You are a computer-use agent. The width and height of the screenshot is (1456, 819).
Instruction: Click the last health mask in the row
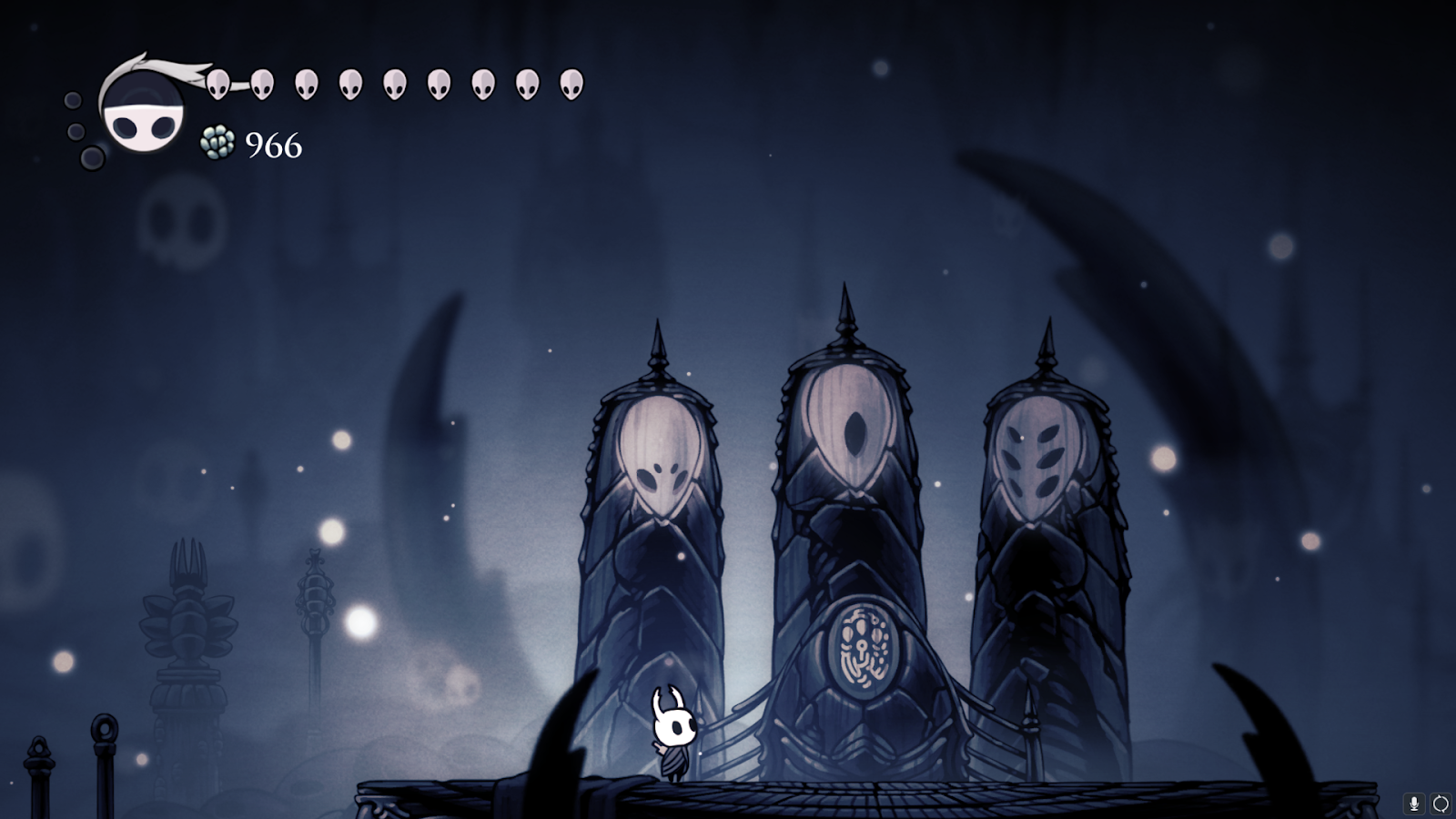click(x=569, y=86)
